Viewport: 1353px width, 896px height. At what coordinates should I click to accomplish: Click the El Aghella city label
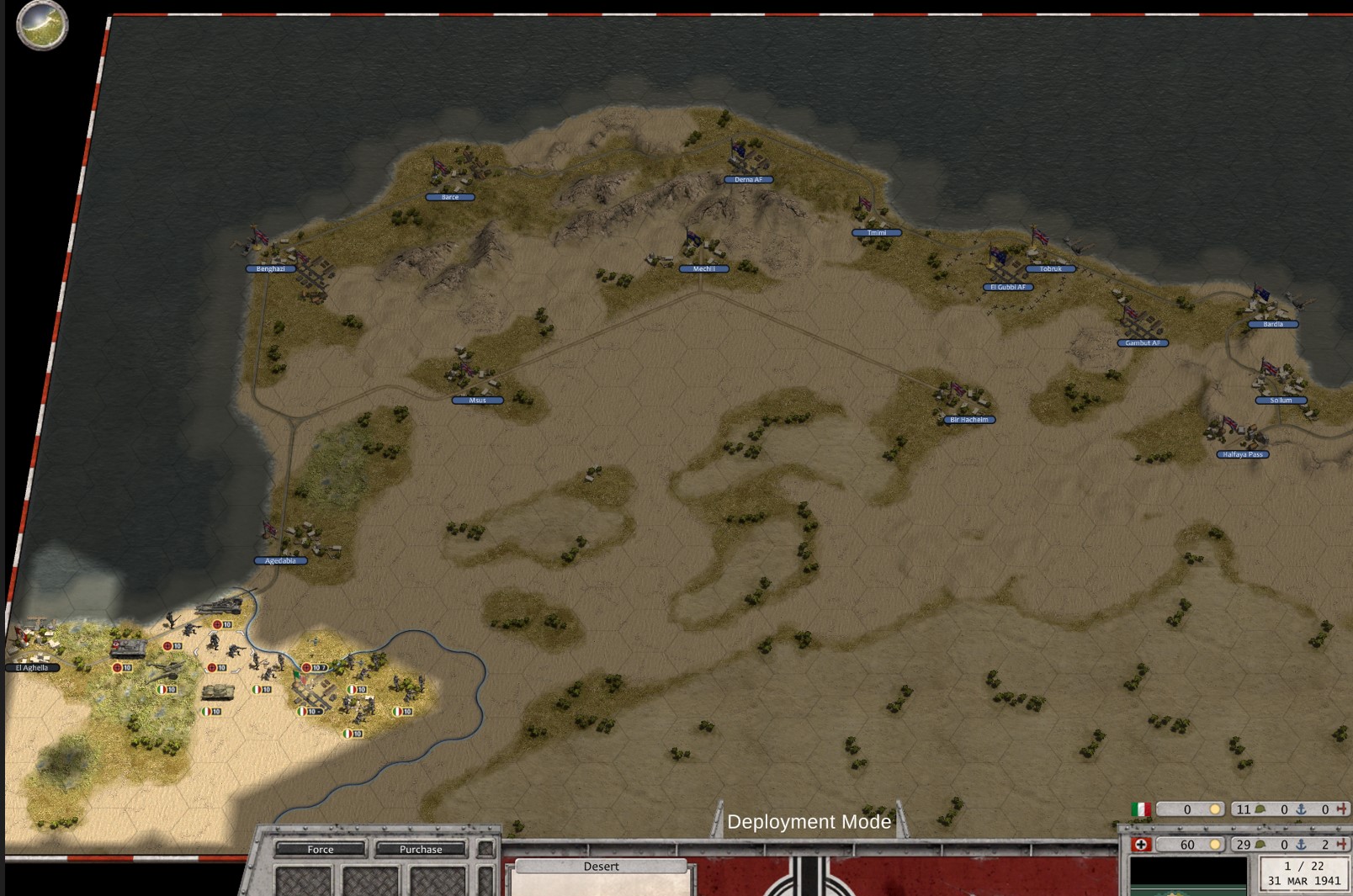pos(32,668)
